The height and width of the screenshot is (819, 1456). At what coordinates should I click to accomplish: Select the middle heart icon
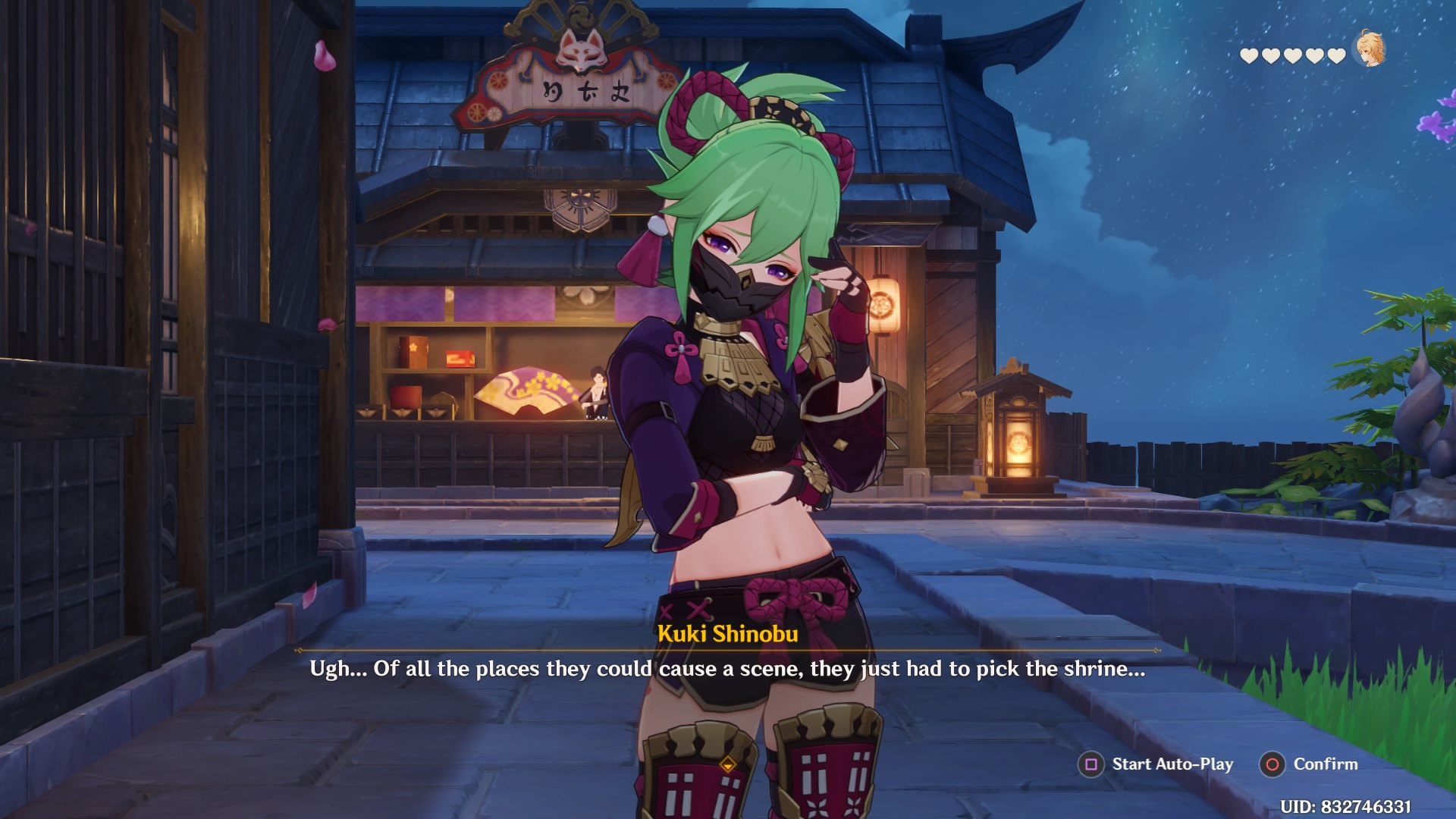tap(1292, 56)
